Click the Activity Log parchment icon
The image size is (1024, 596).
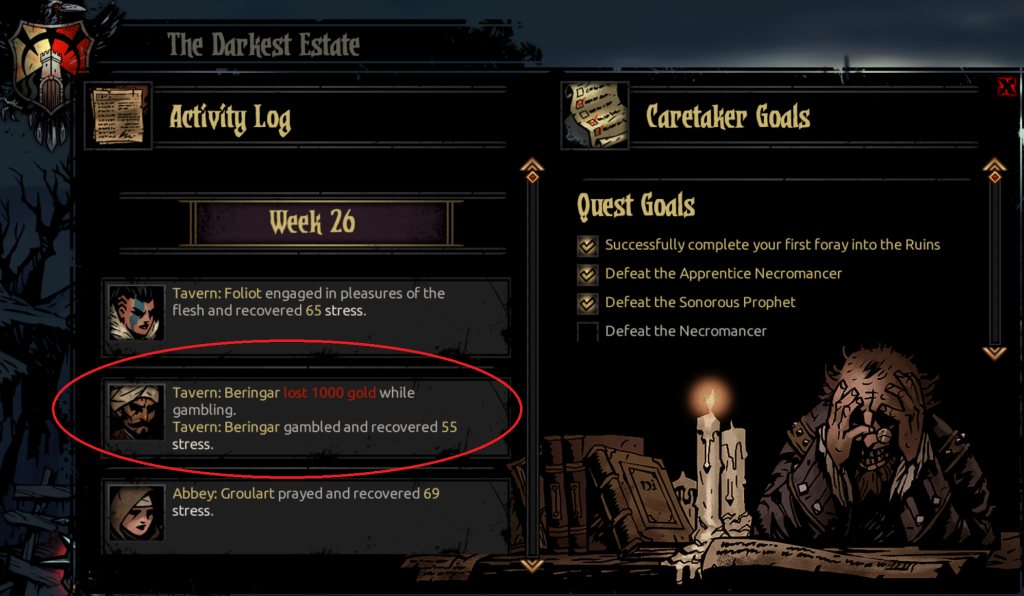pos(111,117)
